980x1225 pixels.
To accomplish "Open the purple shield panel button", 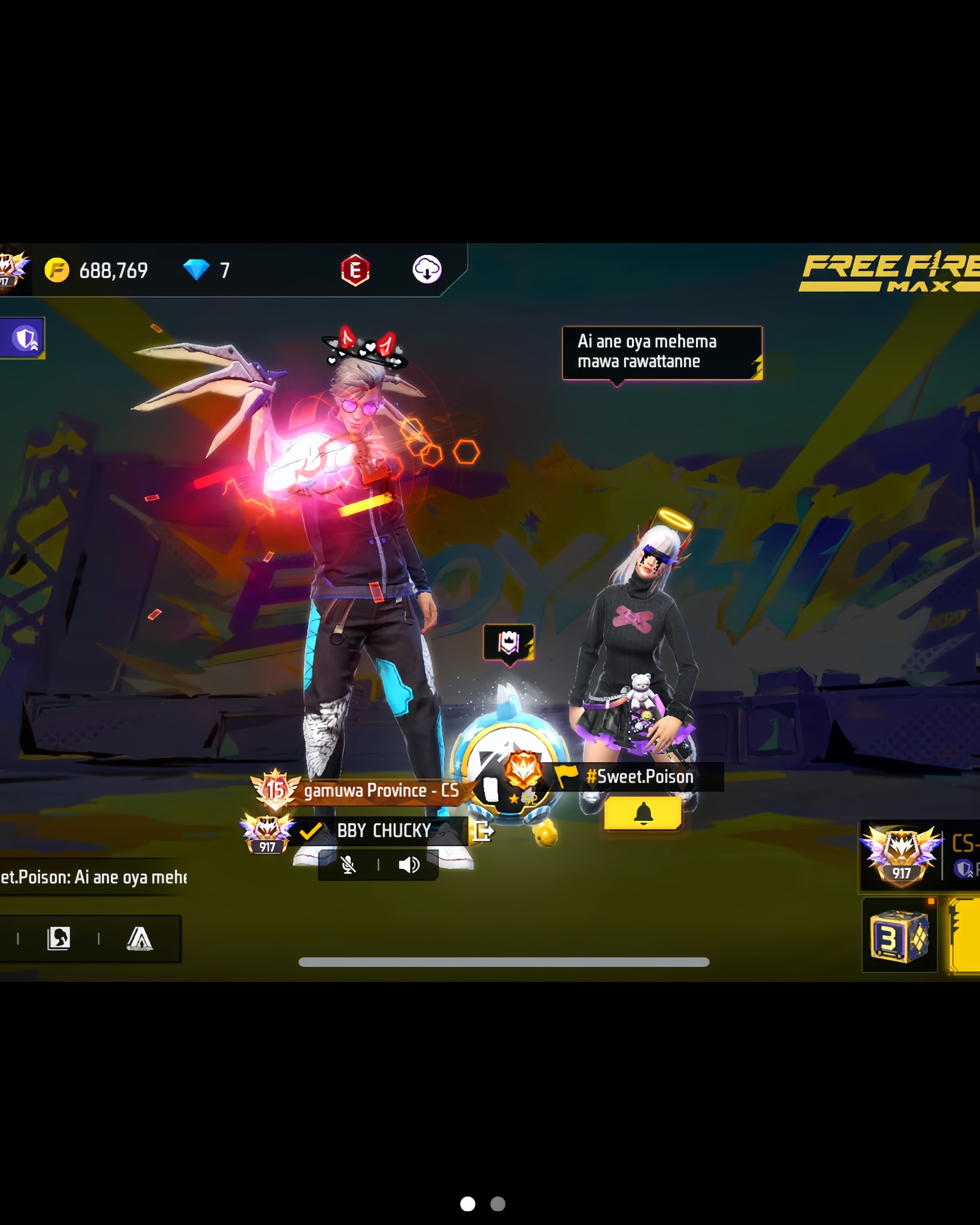I will click(24, 338).
